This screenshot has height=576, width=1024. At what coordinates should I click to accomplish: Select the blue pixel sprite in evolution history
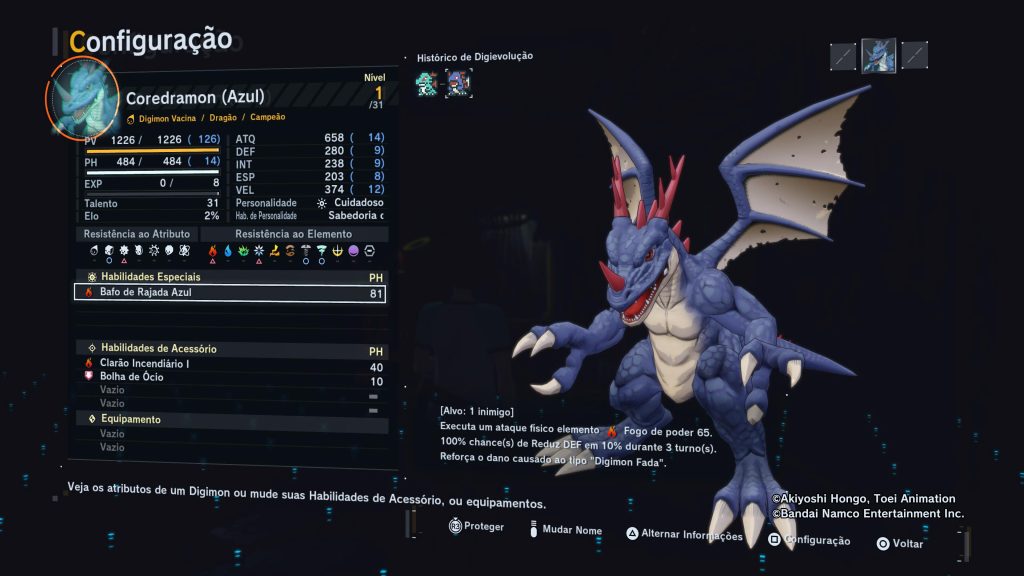458,83
